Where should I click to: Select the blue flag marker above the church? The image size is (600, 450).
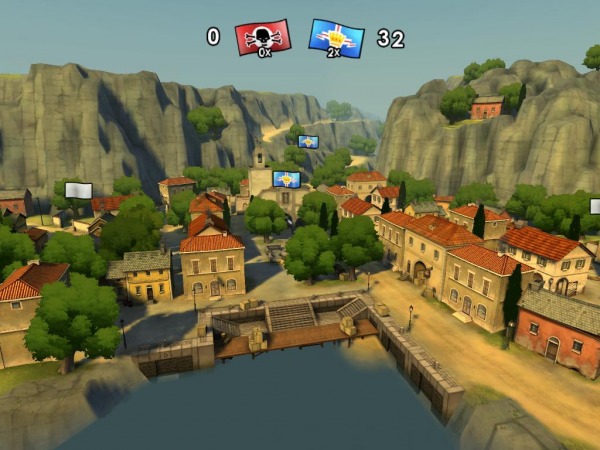point(286,179)
